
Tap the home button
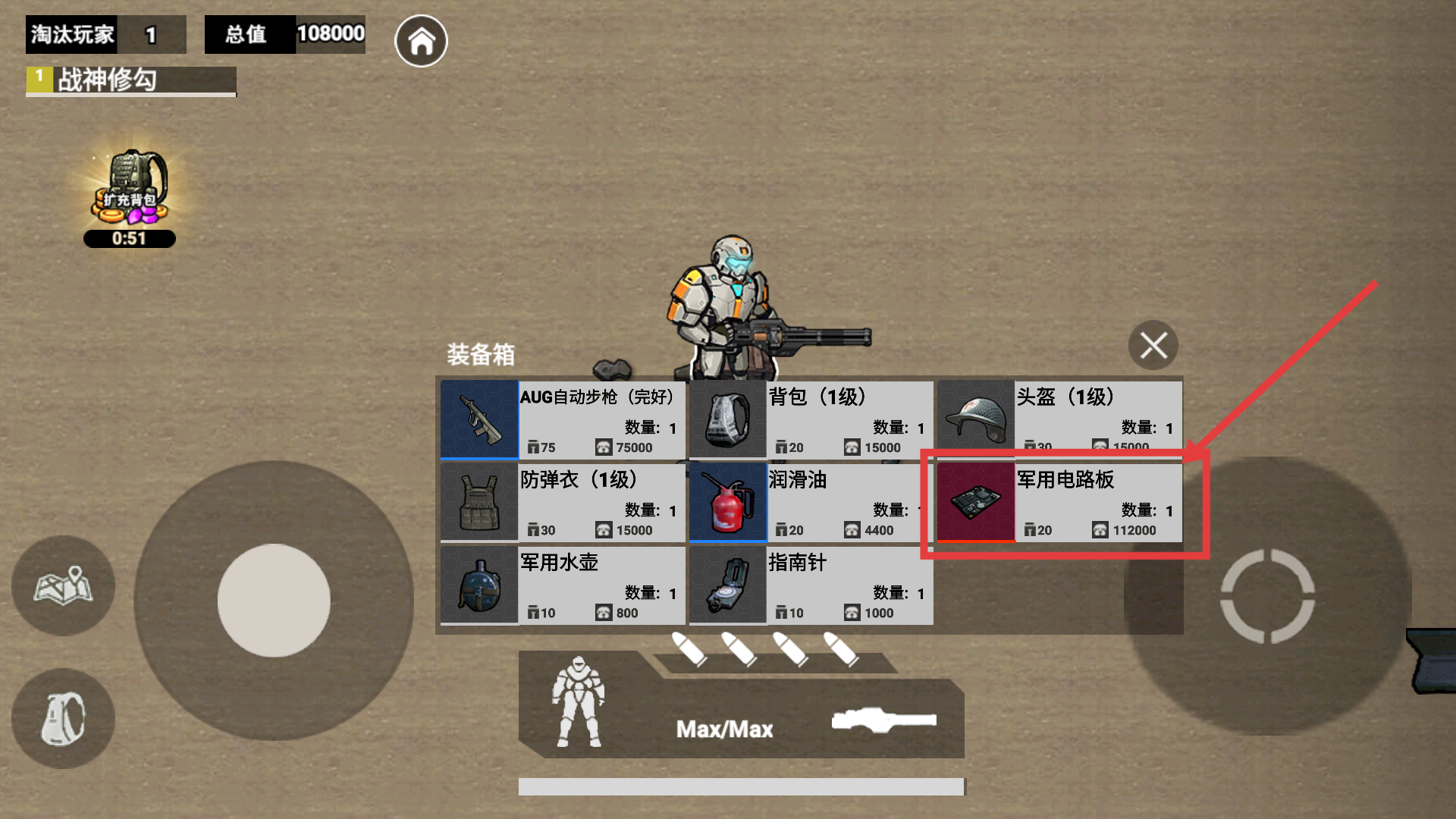coord(421,41)
